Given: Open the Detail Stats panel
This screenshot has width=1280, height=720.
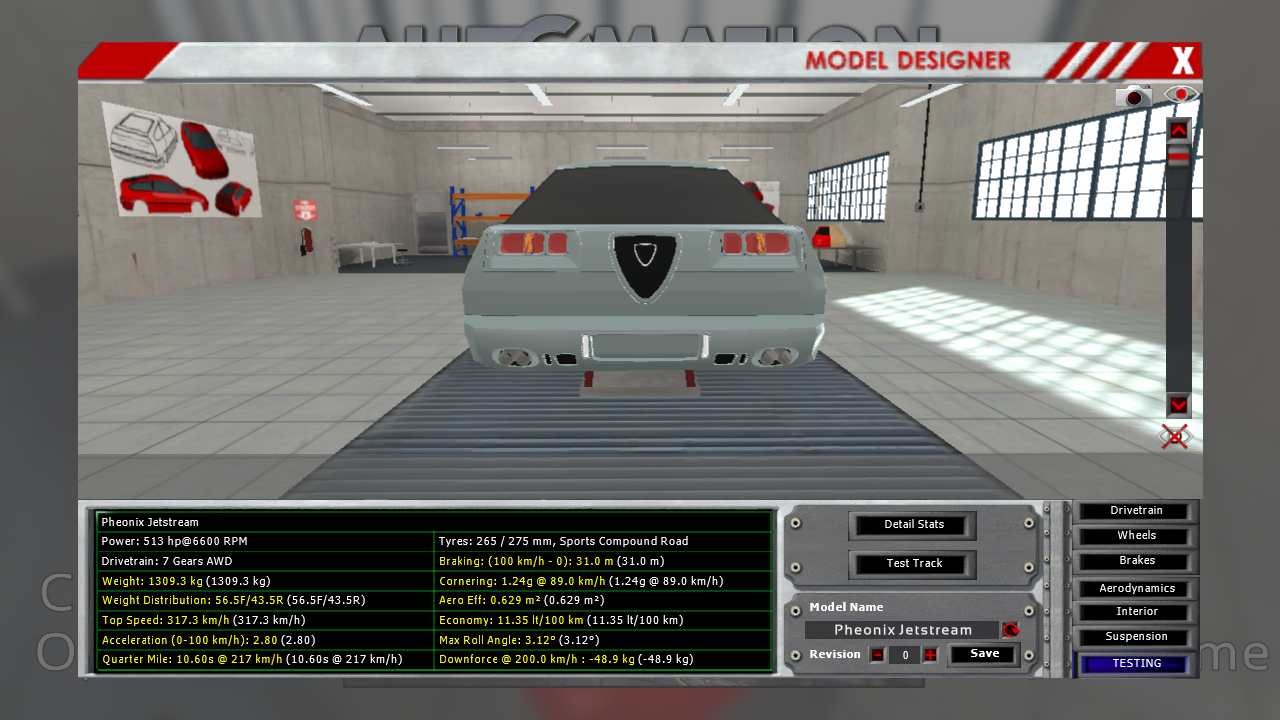Looking at the screenshot, I should click(x=914, y=524).
